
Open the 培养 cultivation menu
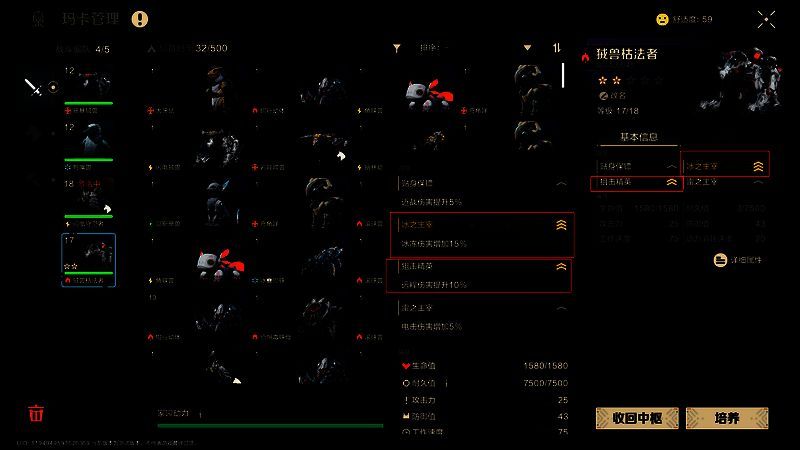point(727,418)
